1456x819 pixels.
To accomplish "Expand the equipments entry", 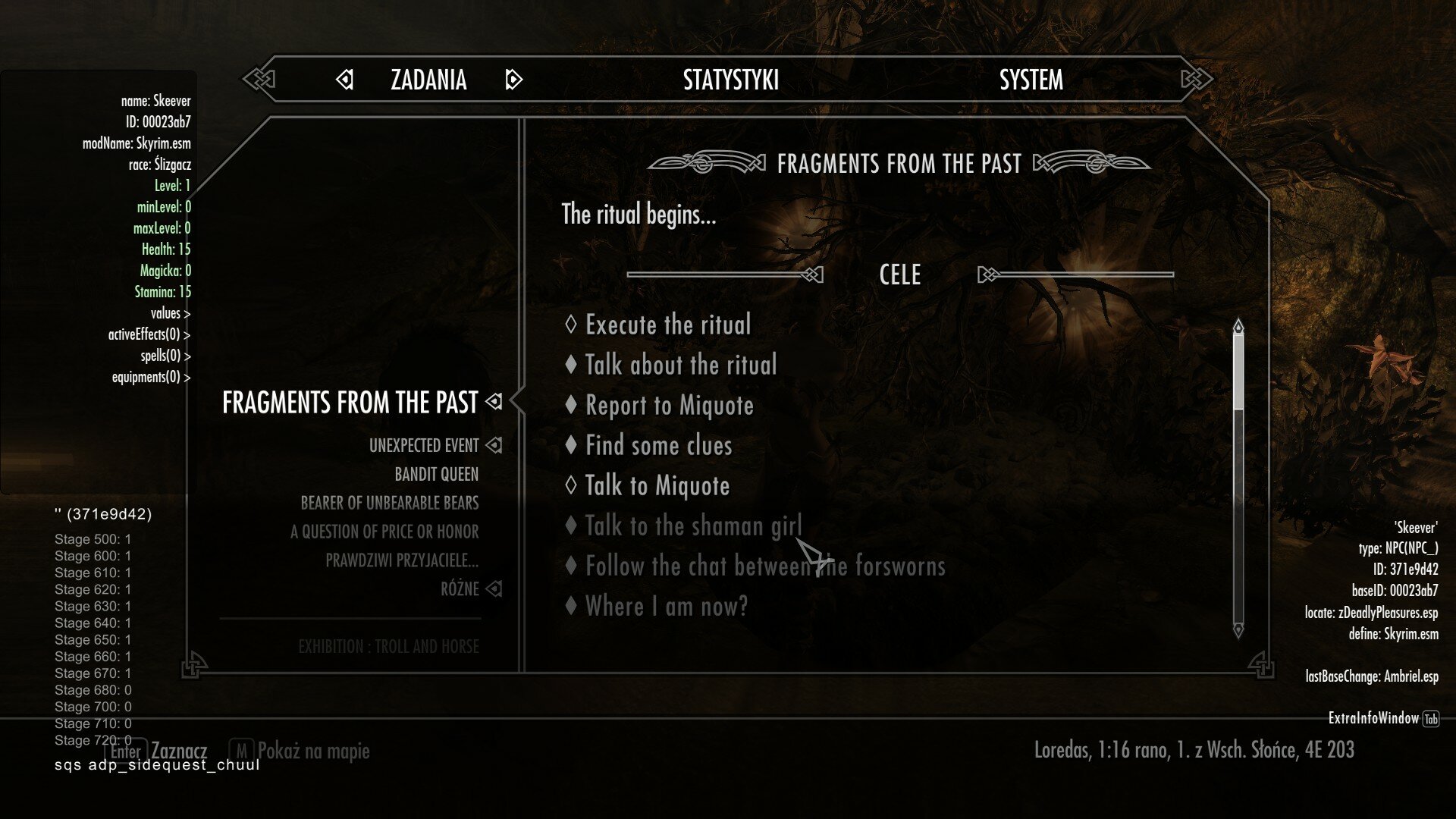I will (x=151, y=377).
